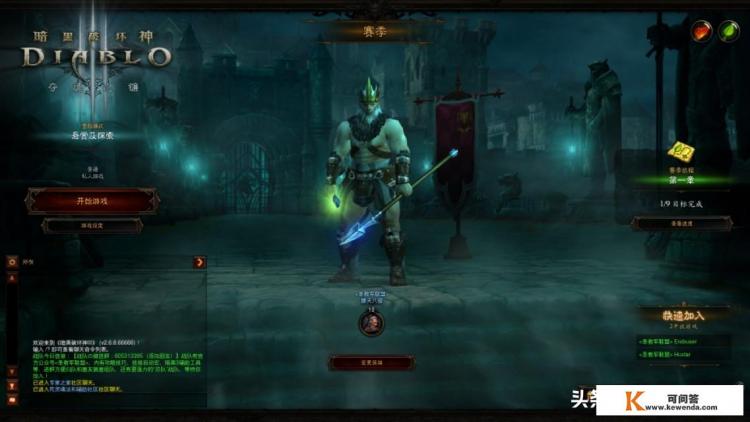
Task: Open the chat gear settings icon
Action: (12, 262)
